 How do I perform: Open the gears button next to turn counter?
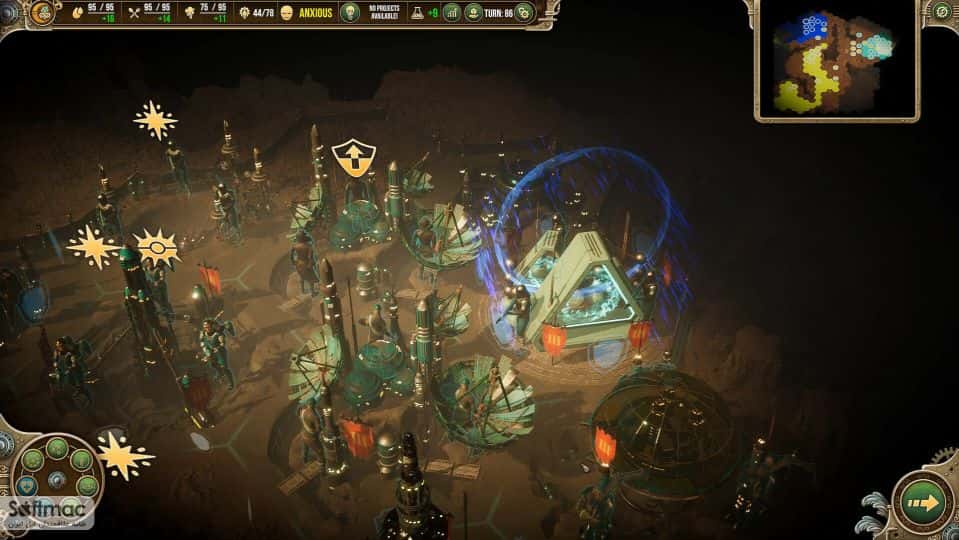pos(523,13)
